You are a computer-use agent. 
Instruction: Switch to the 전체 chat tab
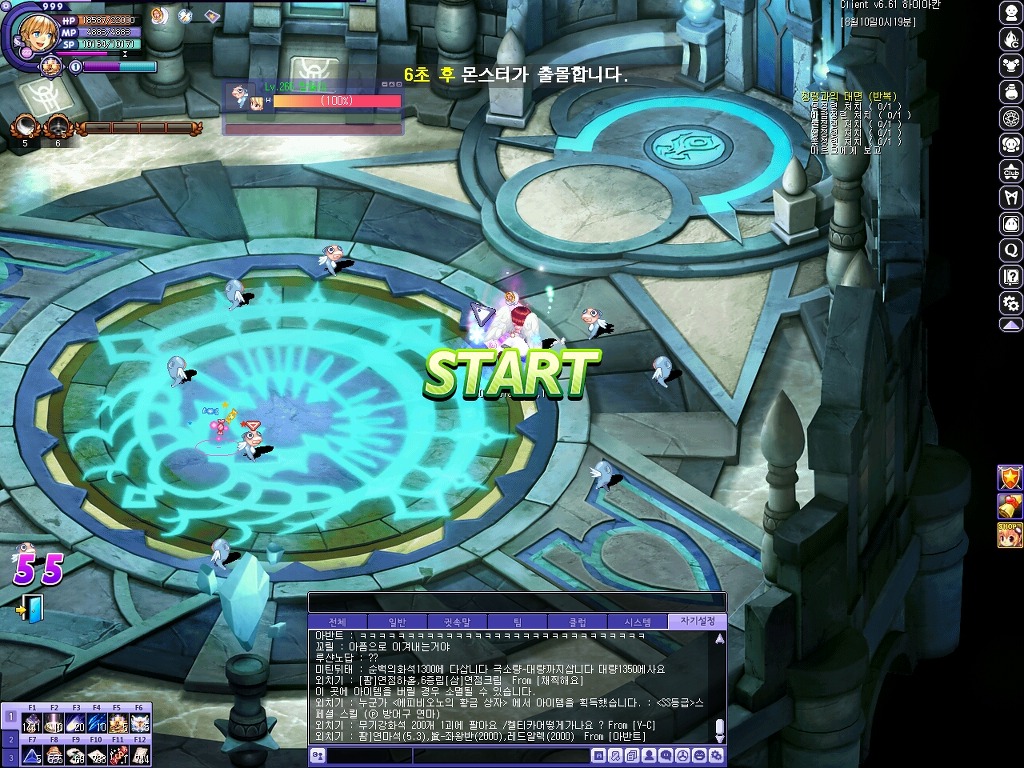click(x=337, y=622)
